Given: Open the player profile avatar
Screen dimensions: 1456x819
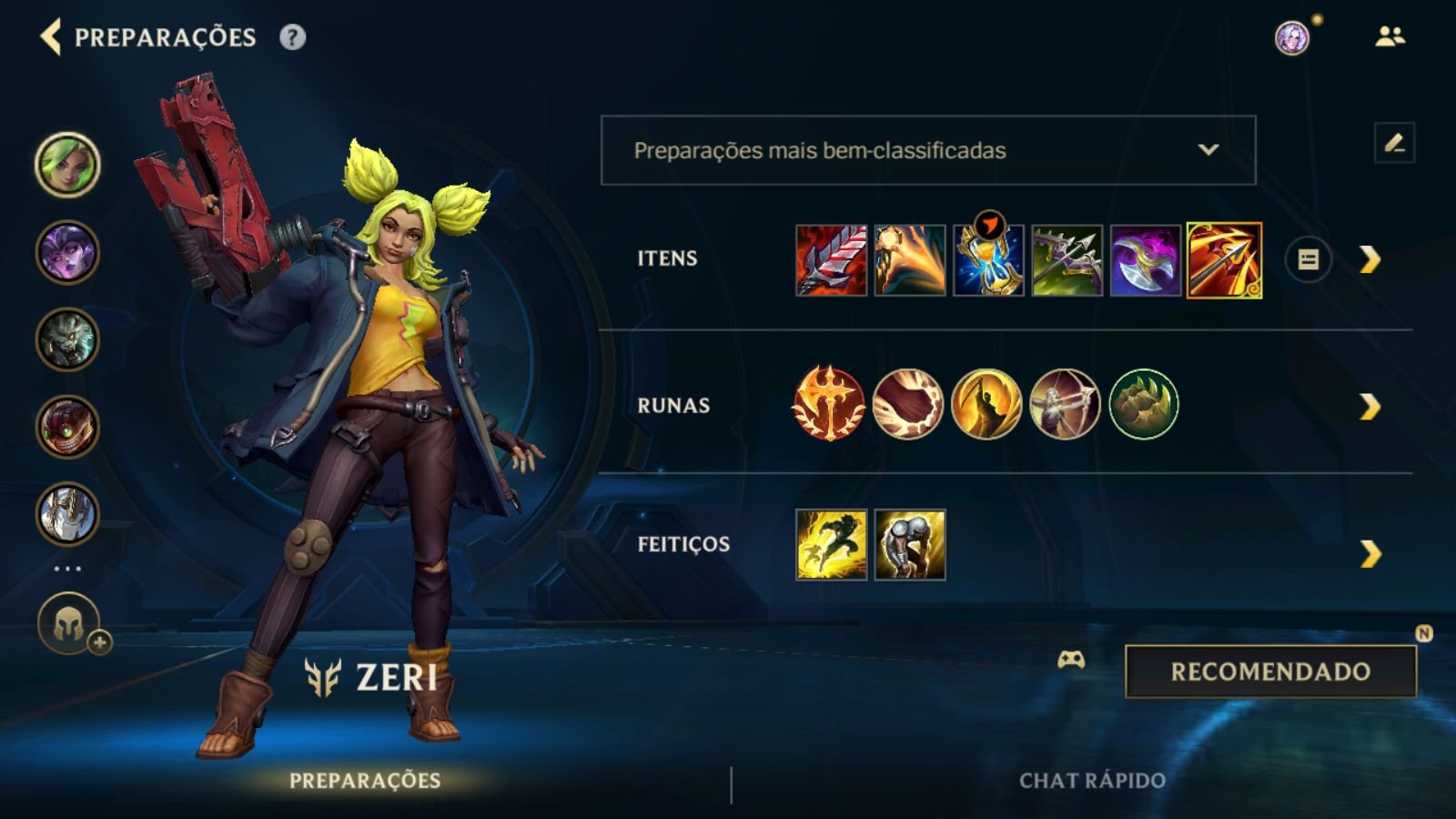Looking at the screenshot, I should 1291,38.
